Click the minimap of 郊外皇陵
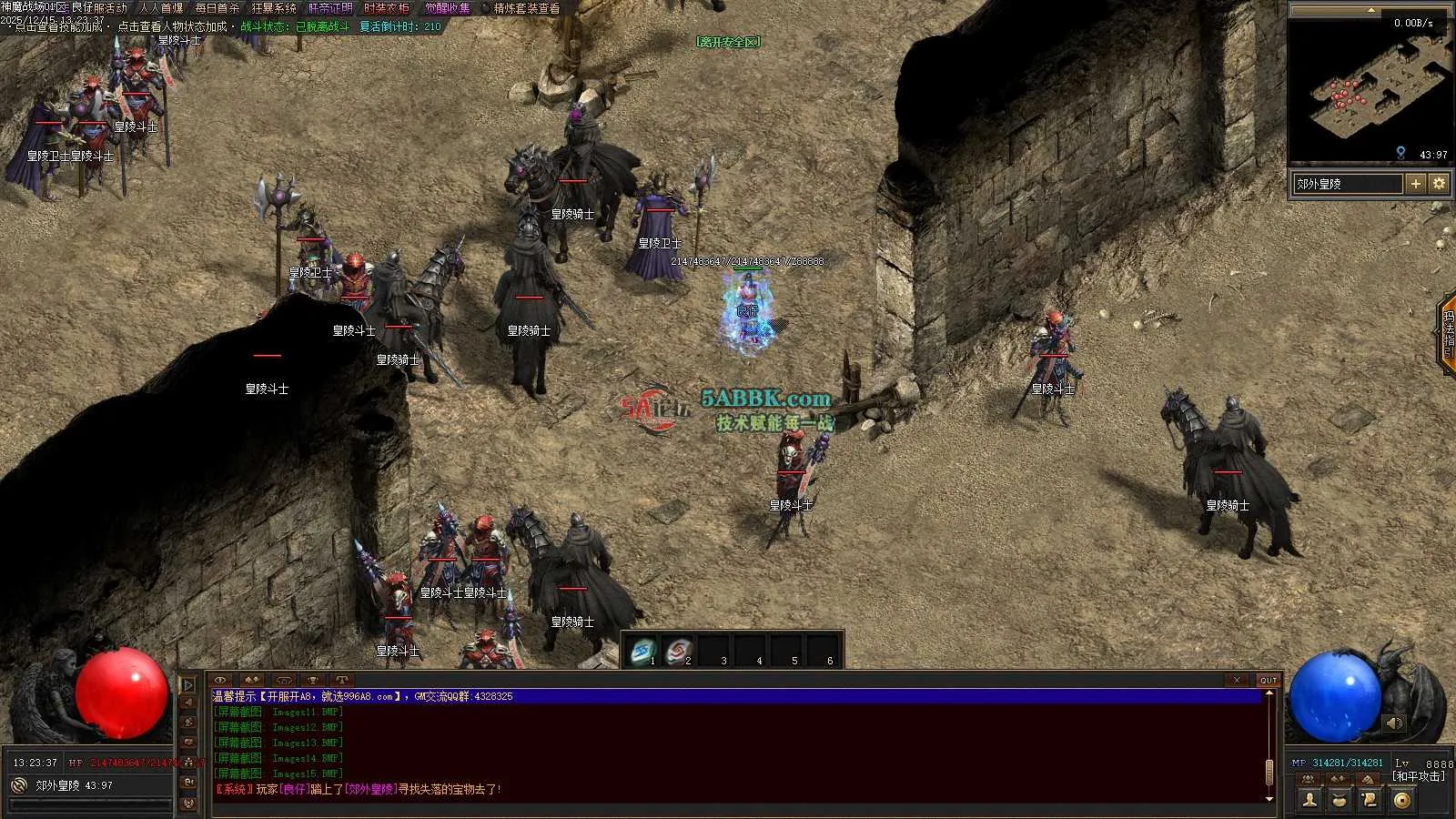The height and width of the screenshot is (819, 1456). 1370,91
